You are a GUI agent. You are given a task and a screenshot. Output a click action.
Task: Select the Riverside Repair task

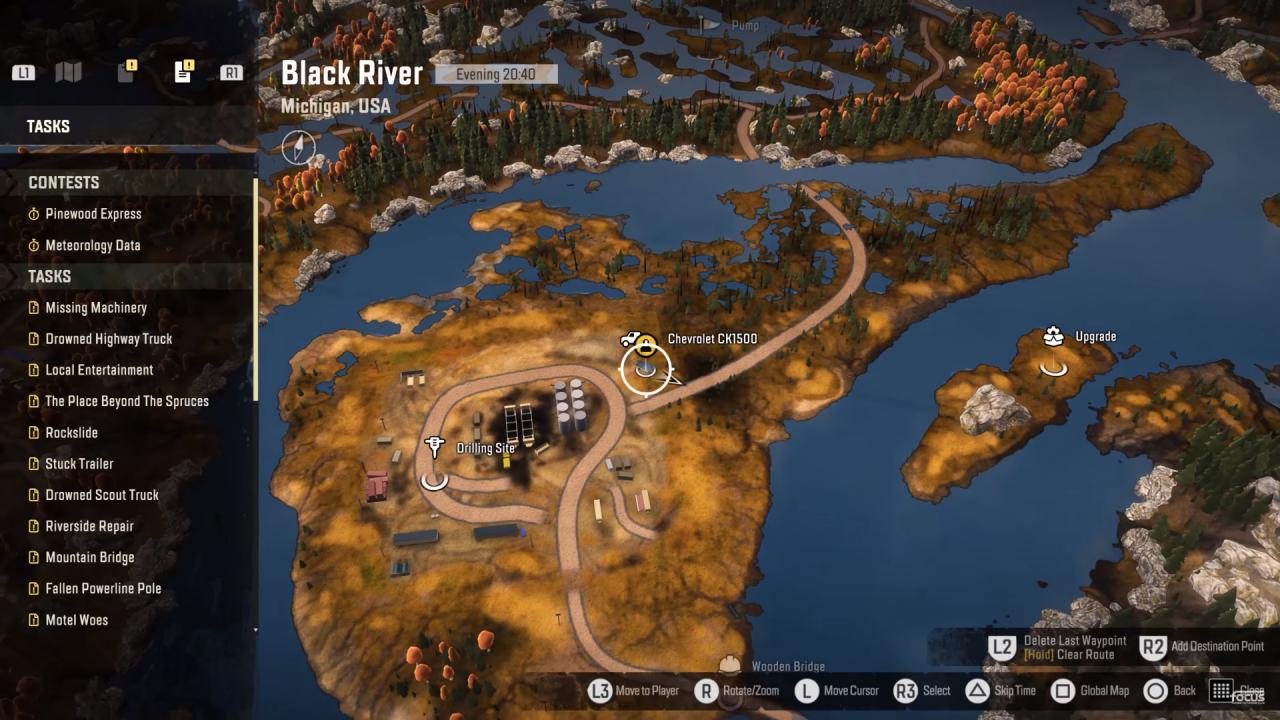89,526
